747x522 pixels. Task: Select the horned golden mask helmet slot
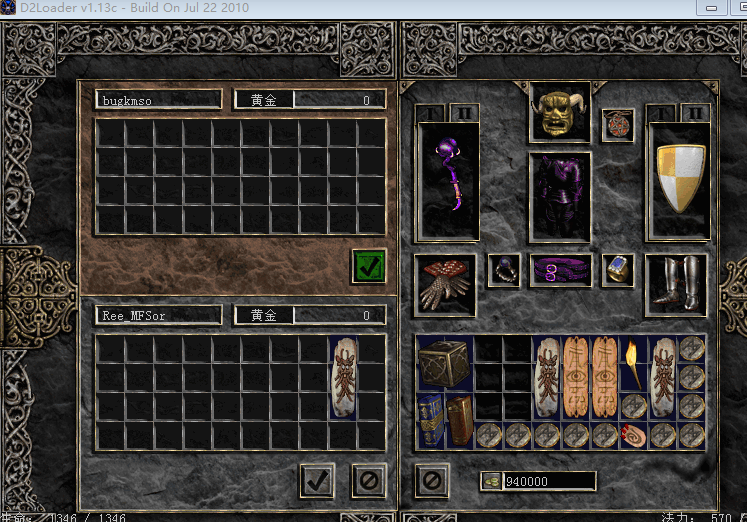[x=559, y=112]
